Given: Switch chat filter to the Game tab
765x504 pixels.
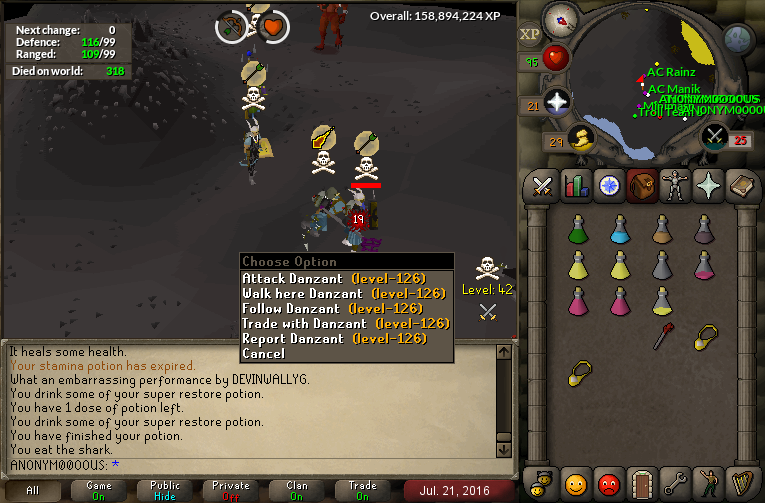Looking at the screenshot, I should pos(99,490).
